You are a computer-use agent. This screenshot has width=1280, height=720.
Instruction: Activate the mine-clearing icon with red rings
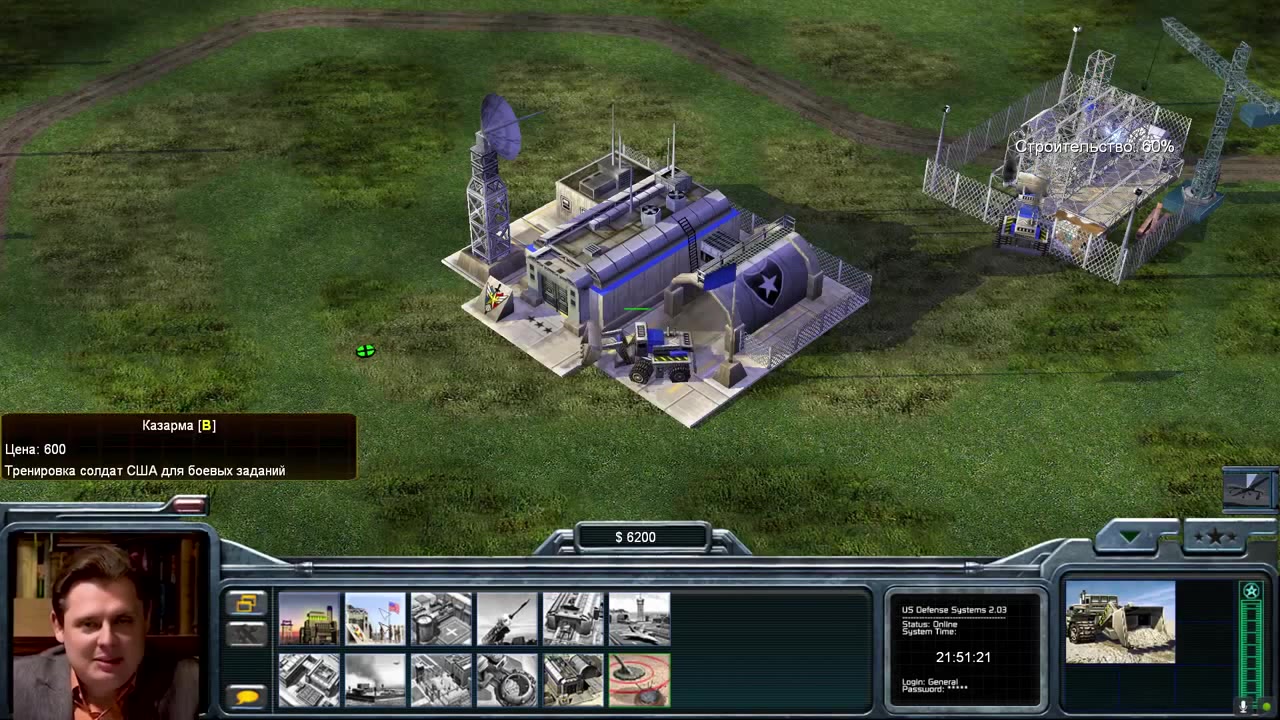click(x=639, y=680)
